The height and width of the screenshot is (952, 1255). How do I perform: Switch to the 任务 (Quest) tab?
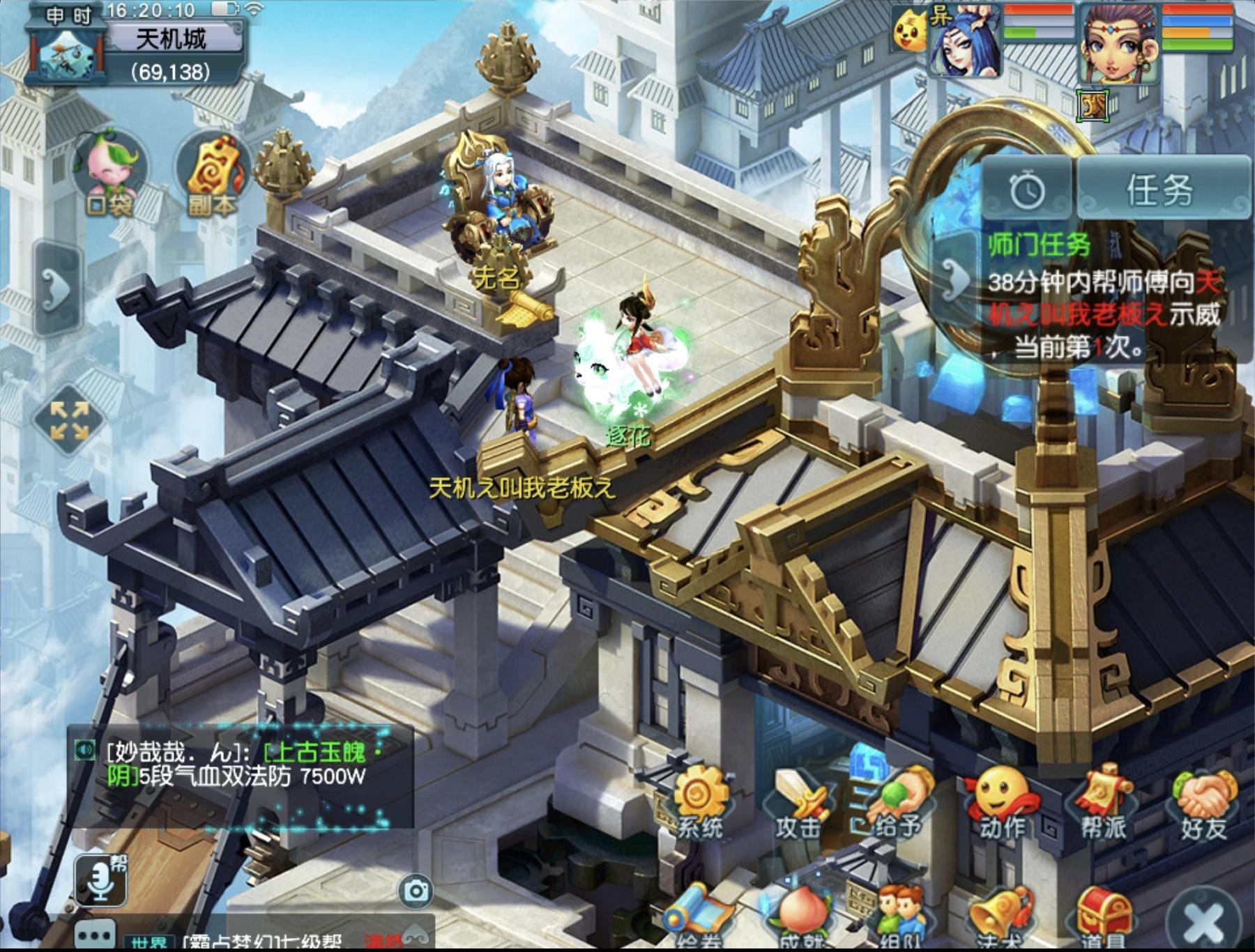coord(1161,190)
